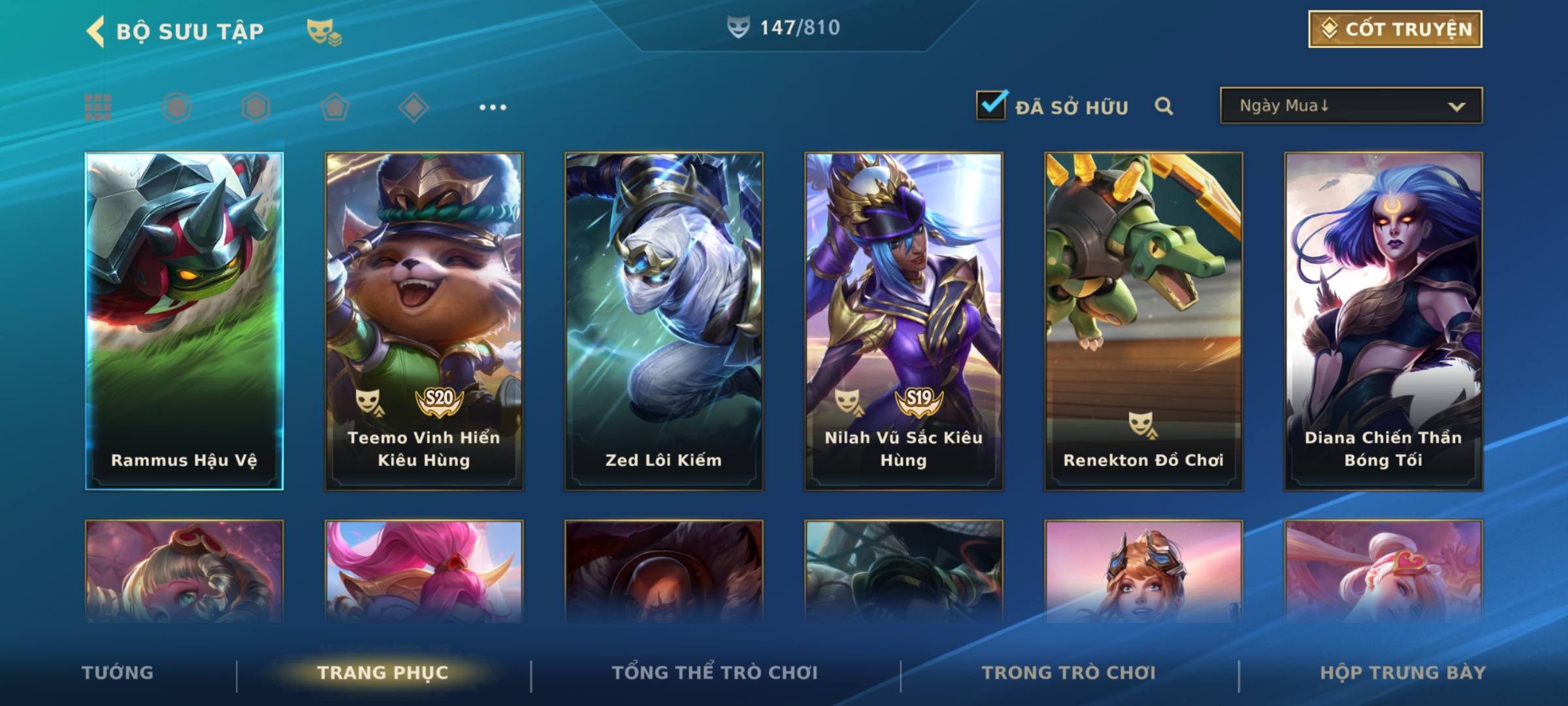Switch to the Trang Phục tab

[383, 673]
